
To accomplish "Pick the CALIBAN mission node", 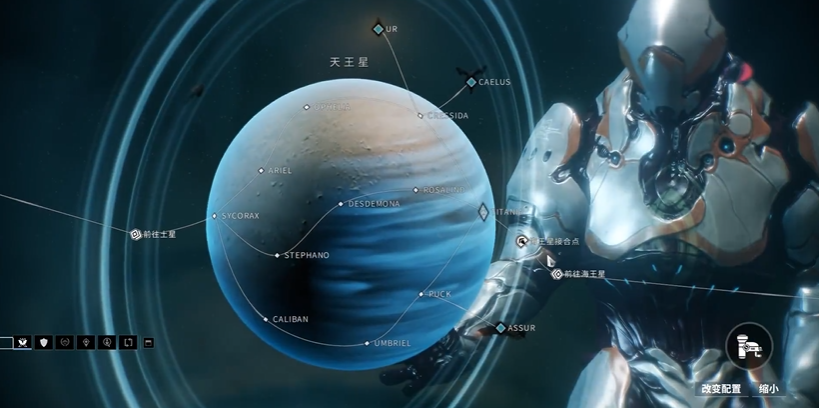I will pyautogui.click(x=266, y=319).
